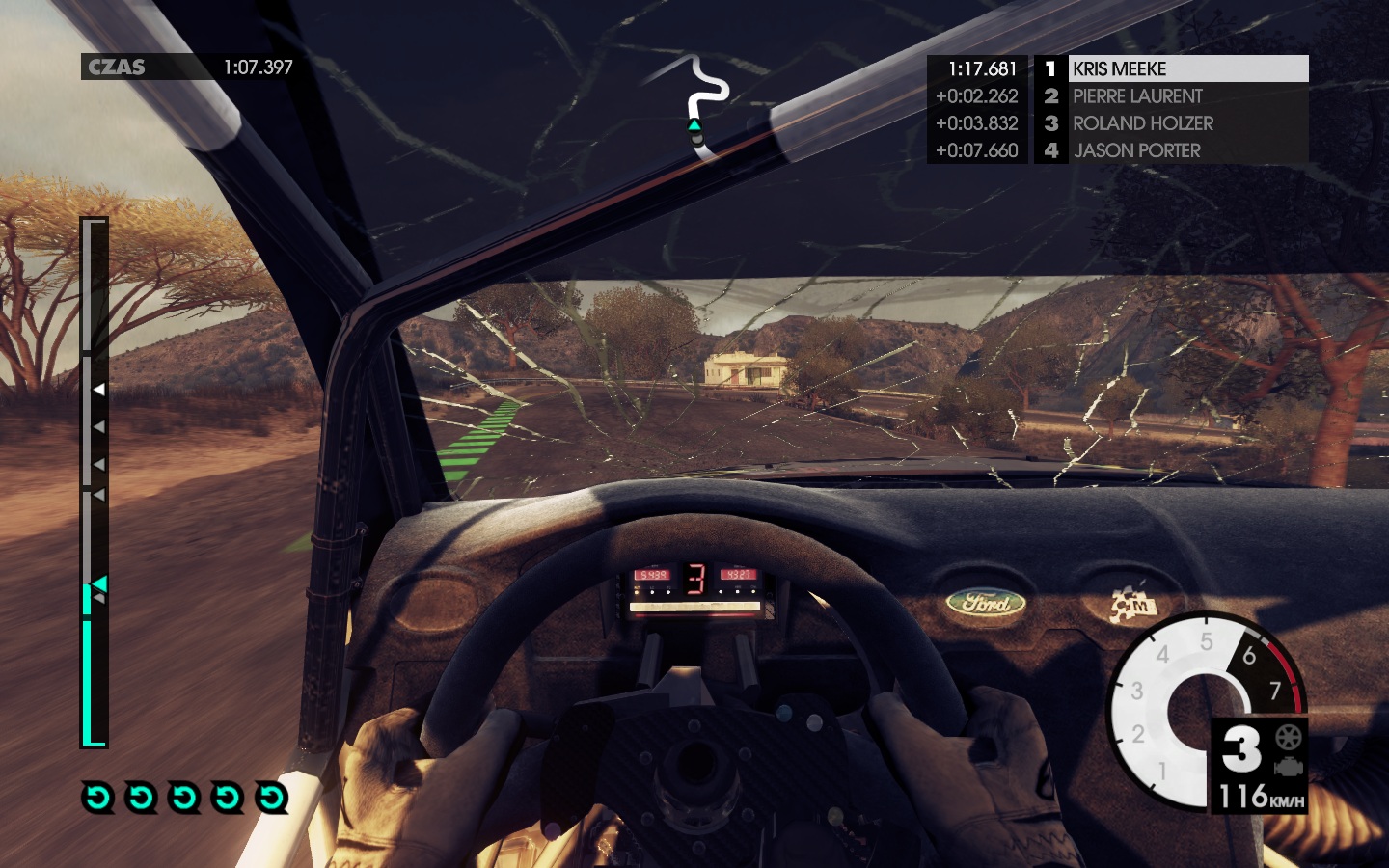Click Jason Porter's leaderboard entry
The width and height of the screenshot is (1389, 868).
tap(1137, 150)
